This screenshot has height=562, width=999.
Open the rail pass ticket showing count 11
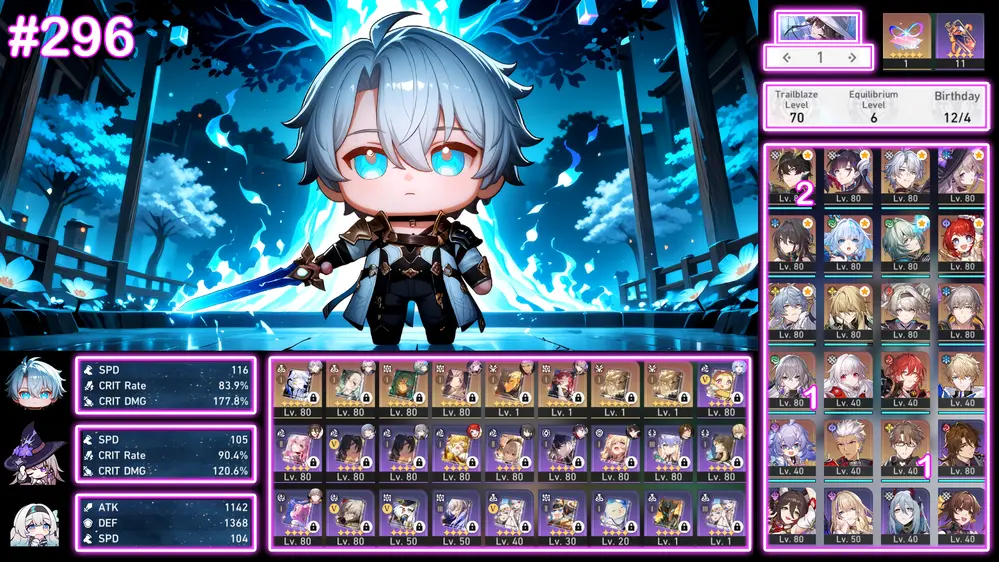(960, 35)
